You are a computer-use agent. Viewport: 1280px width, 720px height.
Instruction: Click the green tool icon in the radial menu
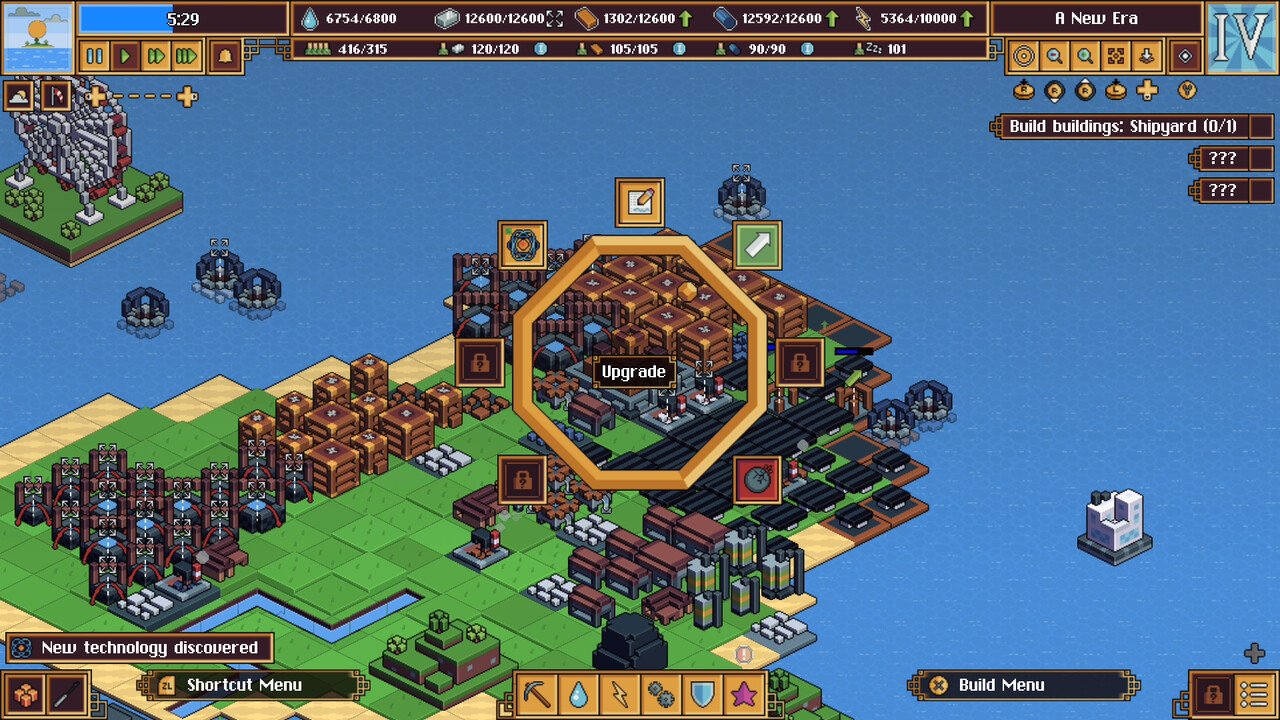tap(757, 245)
